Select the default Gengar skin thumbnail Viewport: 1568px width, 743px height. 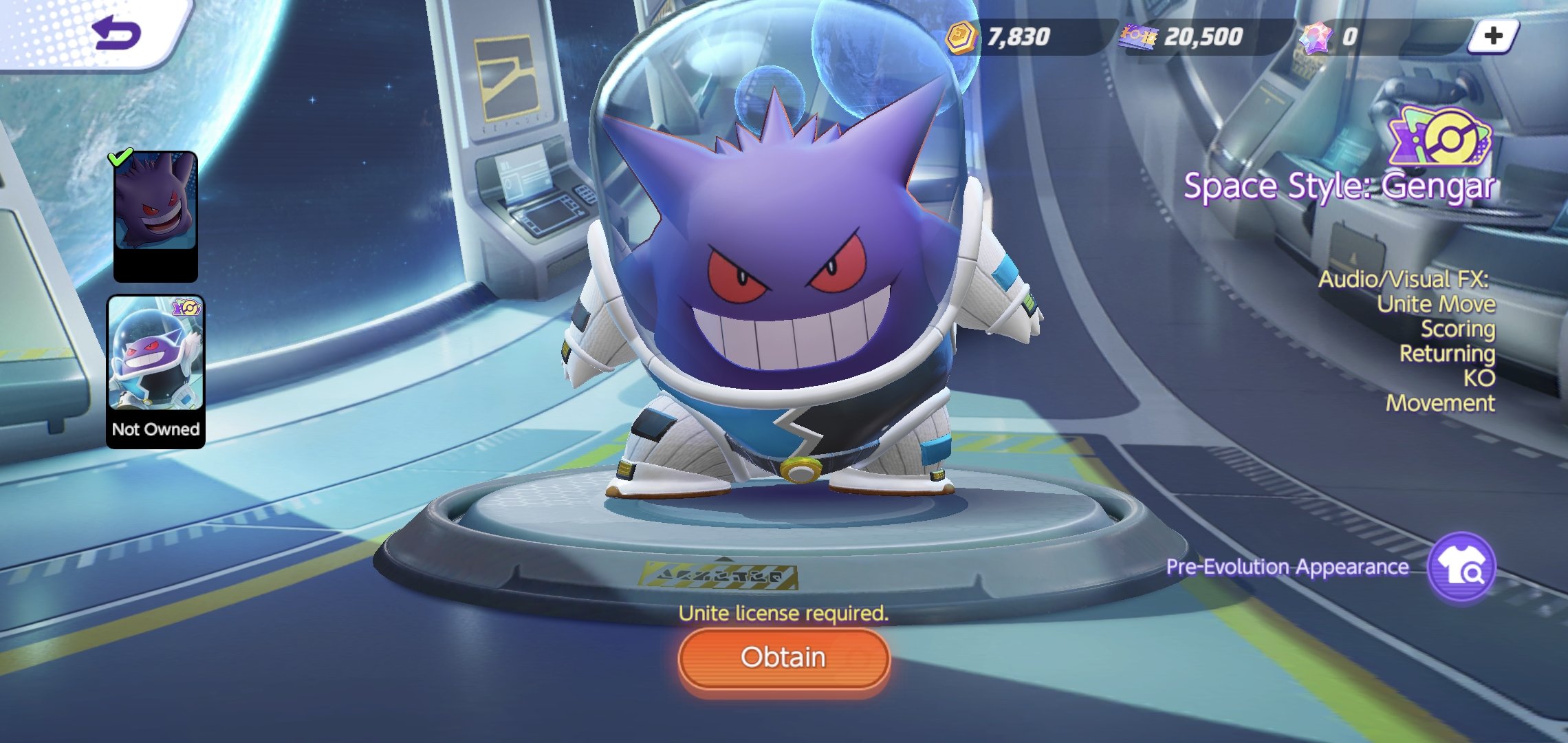click(155, 215)
